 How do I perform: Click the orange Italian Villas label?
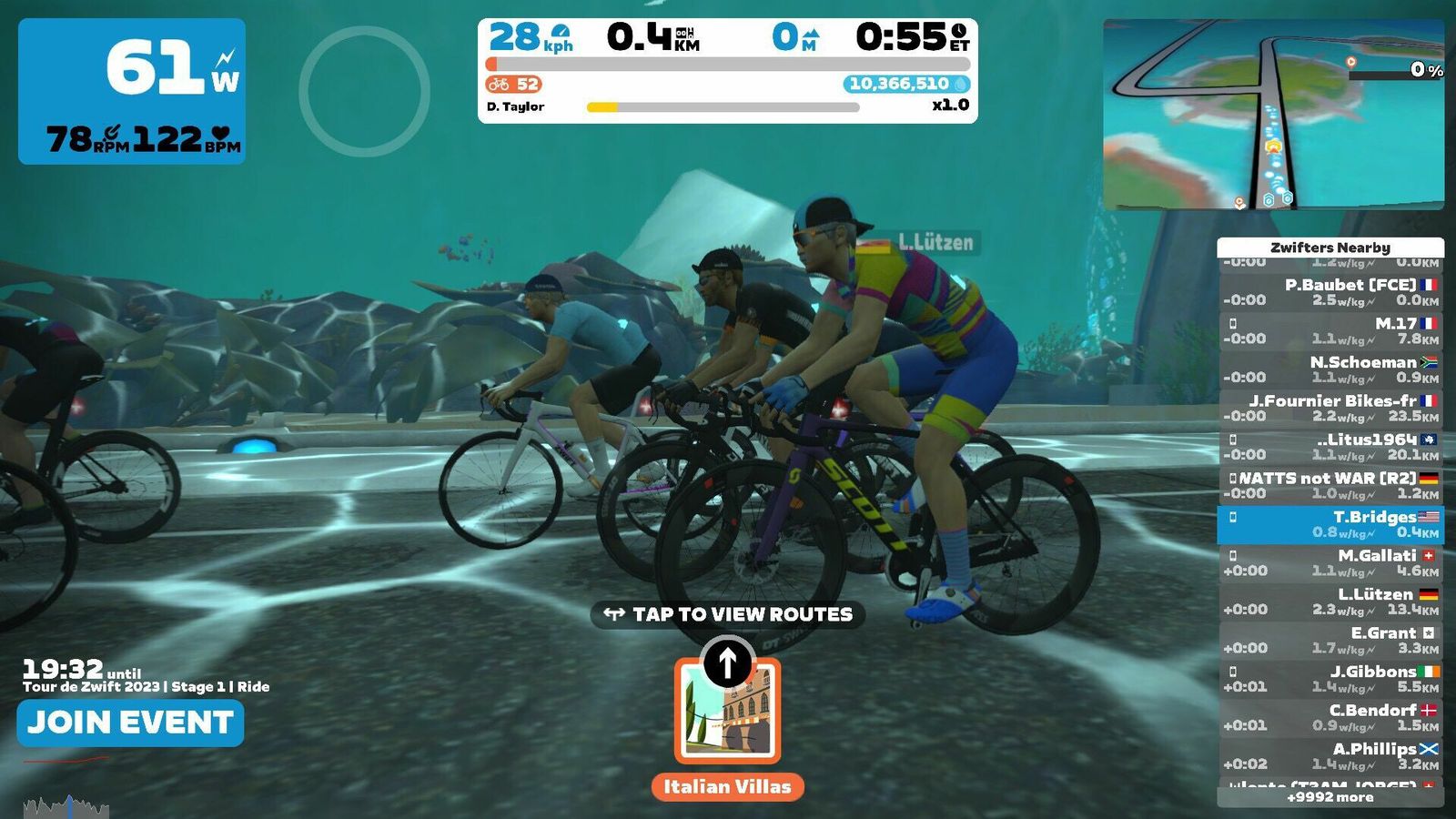point(727,787)
